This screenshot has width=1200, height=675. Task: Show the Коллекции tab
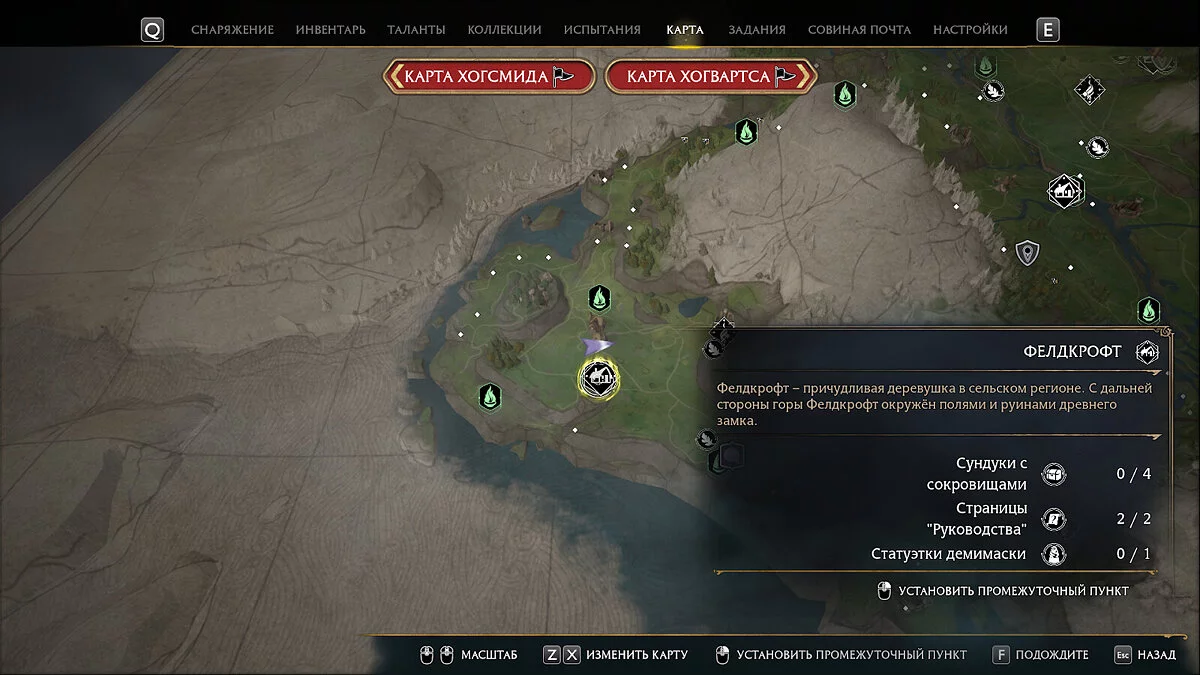[504, 30]
